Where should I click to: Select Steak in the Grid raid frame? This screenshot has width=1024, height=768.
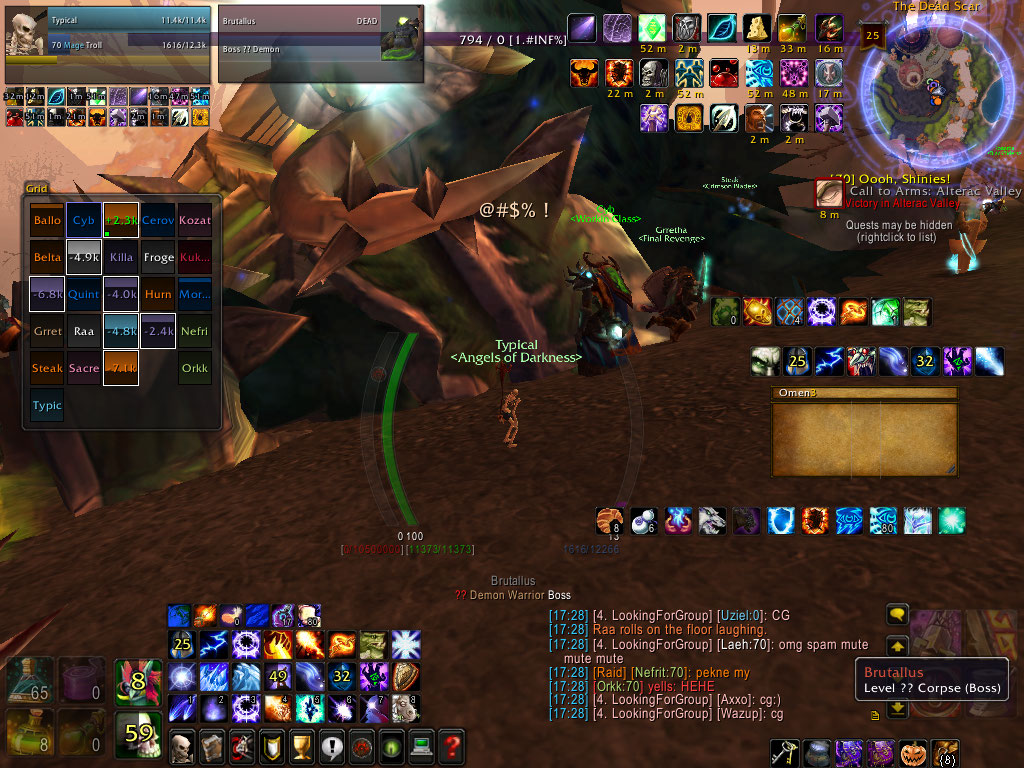click(47, 368)
